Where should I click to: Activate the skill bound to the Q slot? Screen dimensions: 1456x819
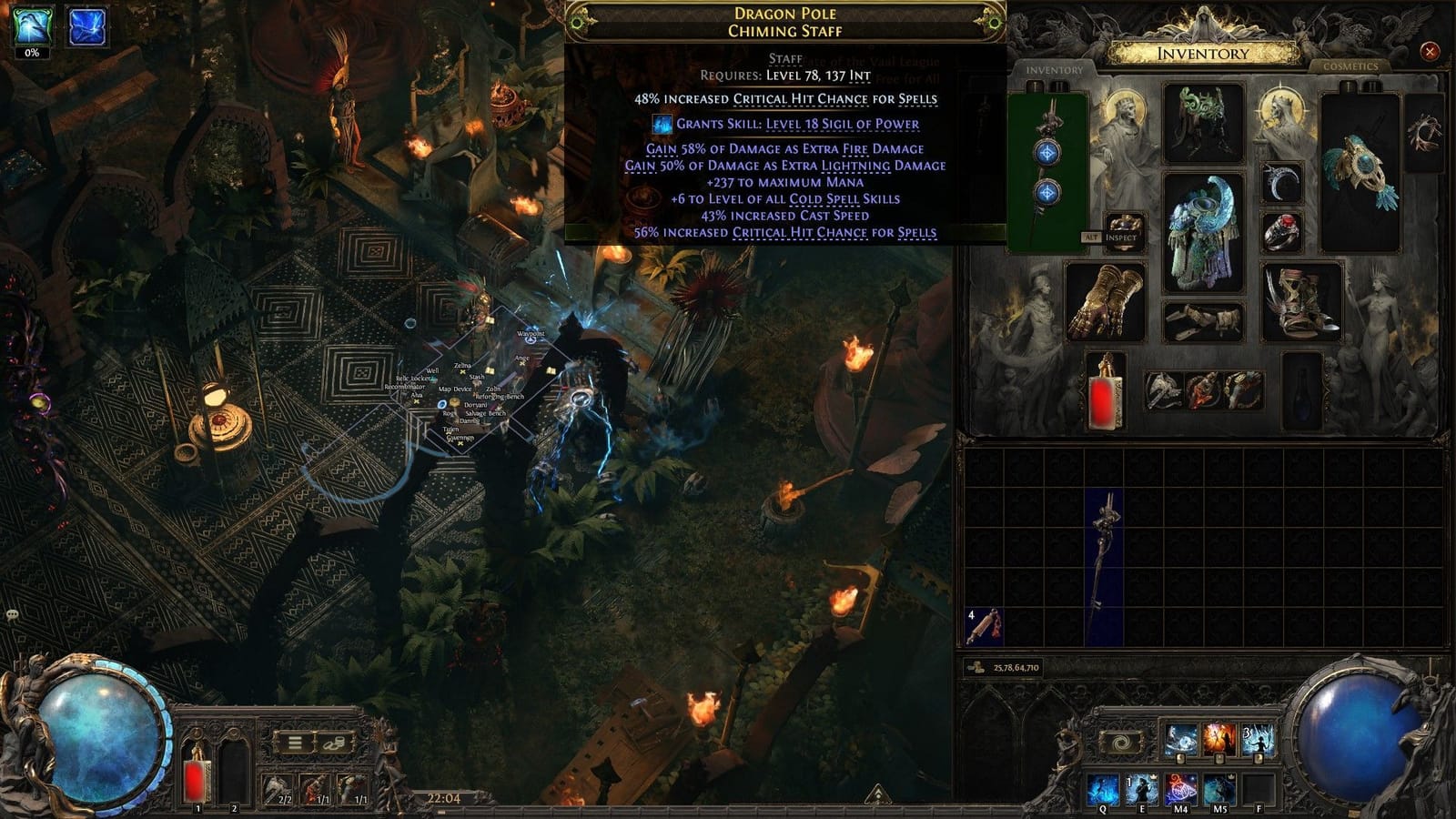click(x=1101, y=788)
